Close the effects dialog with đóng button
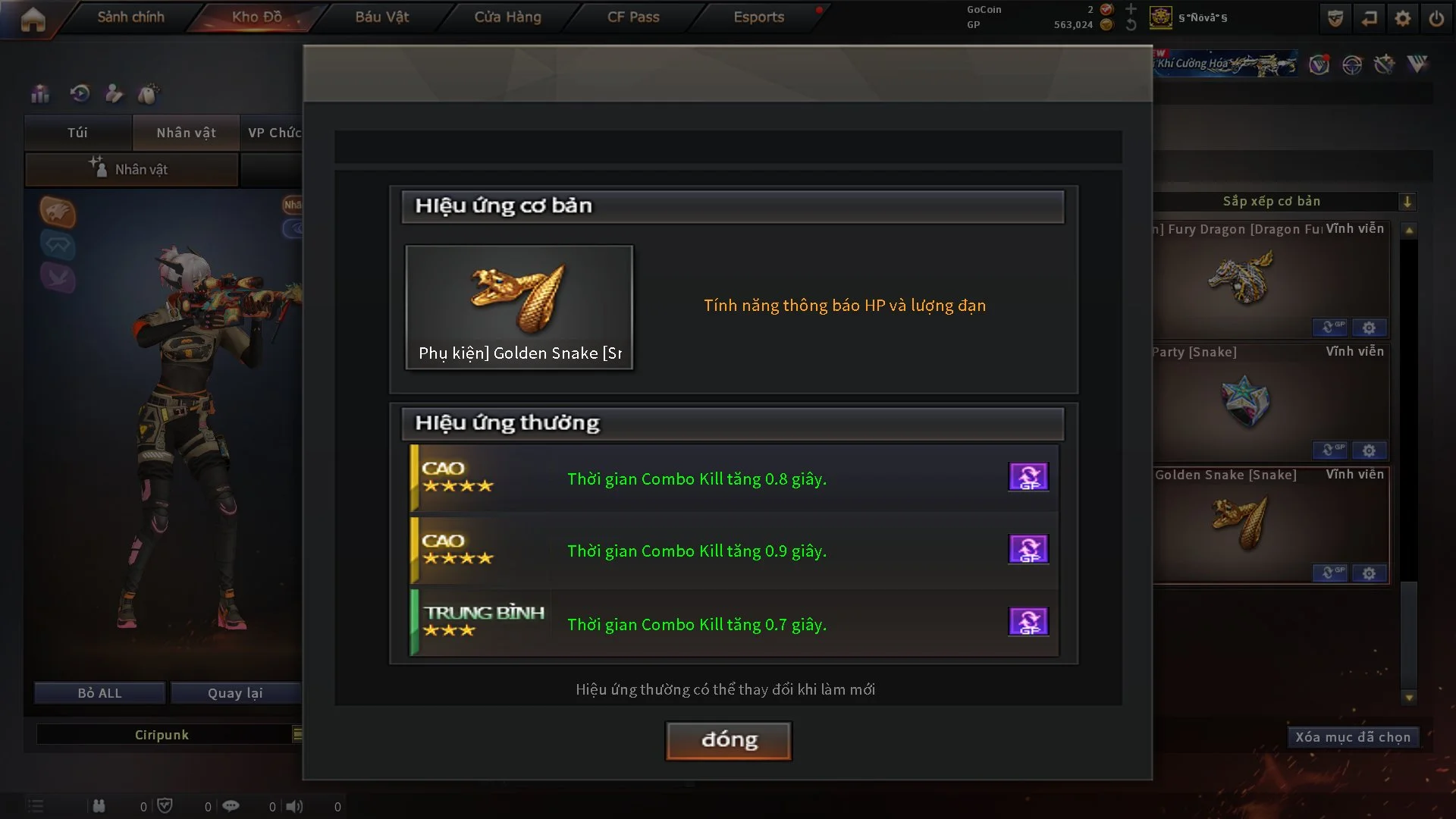 click(728, 740)
